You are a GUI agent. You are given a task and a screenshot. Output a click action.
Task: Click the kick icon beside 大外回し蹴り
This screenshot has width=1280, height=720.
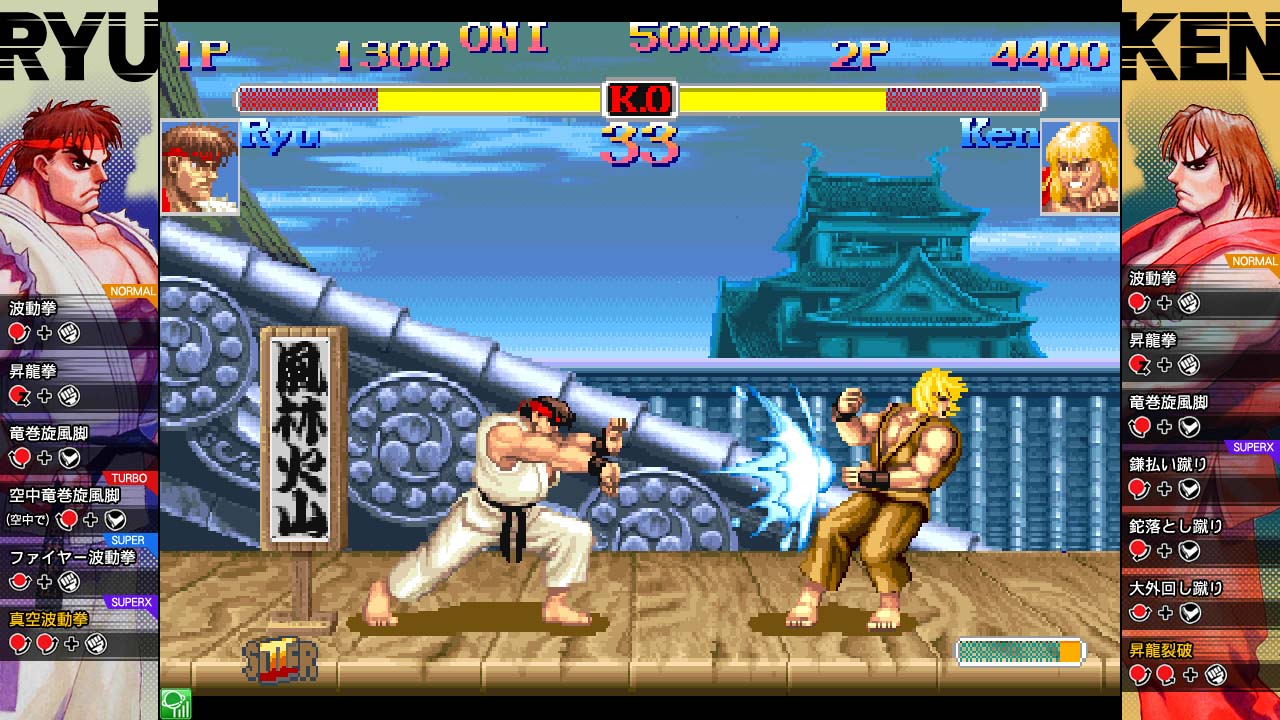pyautogui.click(x=1189, y=611)
